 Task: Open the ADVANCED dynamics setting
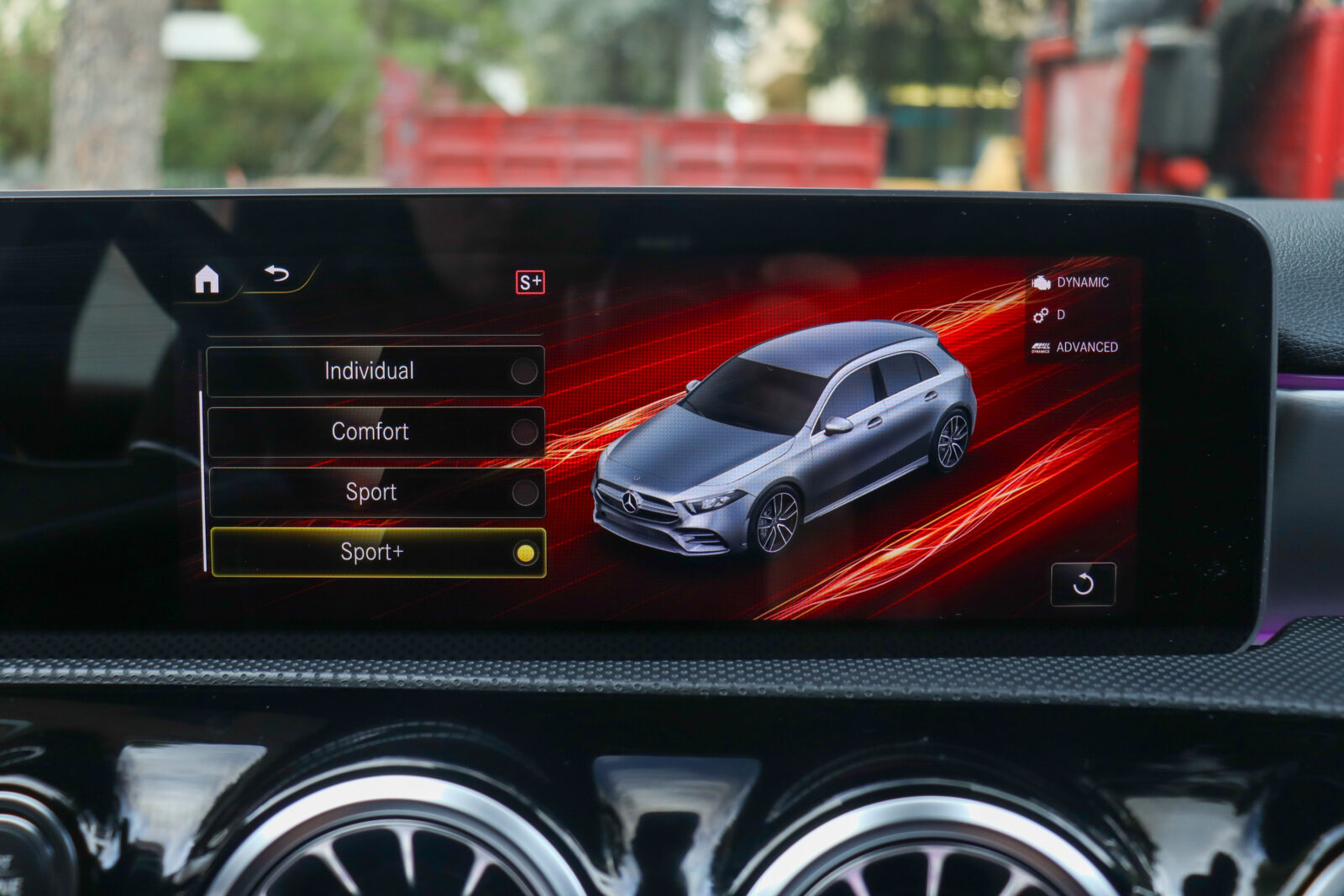click(1076, 347)
